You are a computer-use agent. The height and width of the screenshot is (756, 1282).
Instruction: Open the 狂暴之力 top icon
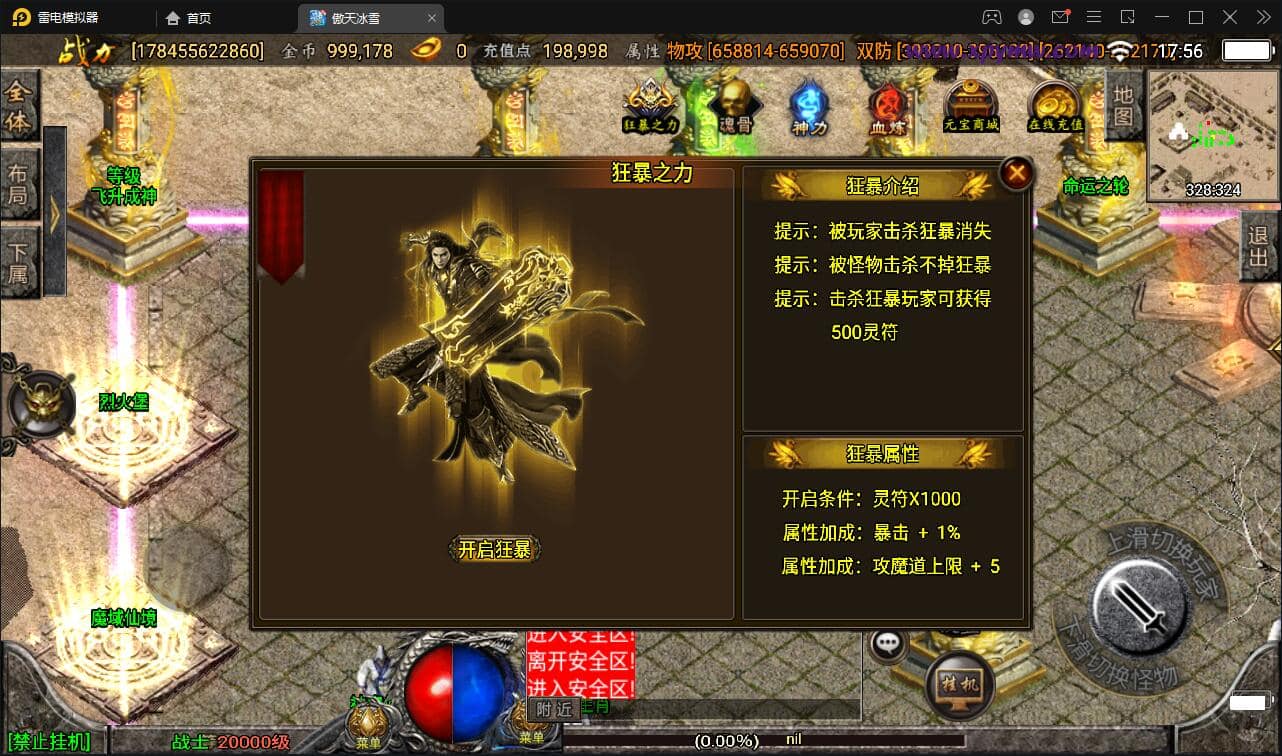pyautogui.click(x=651, y=106)
